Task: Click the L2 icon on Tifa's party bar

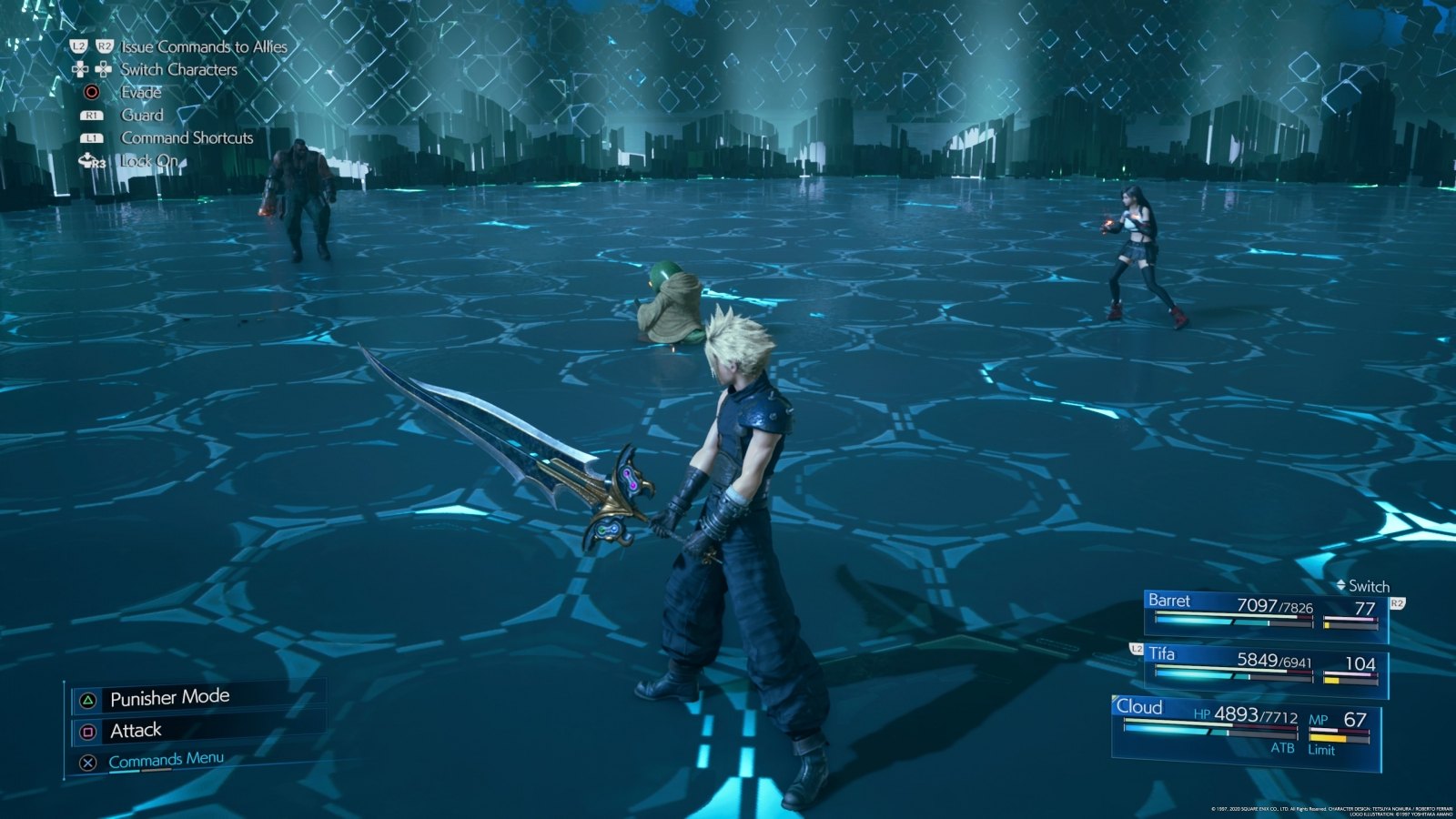Action: [1138, 650]
